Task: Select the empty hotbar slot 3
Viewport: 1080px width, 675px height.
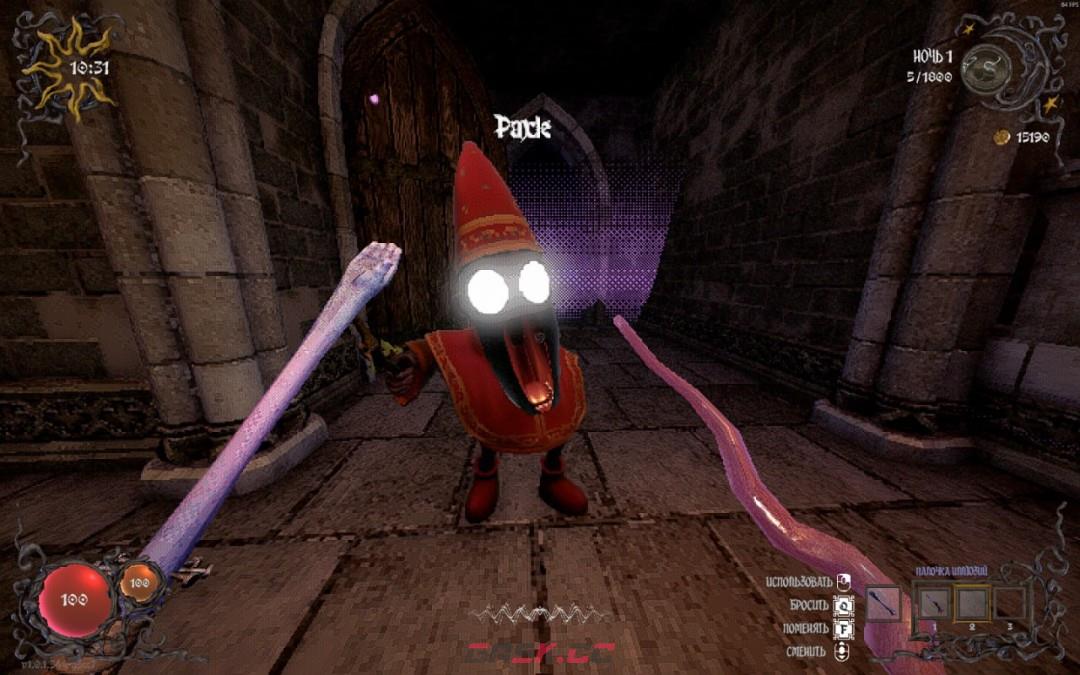Action: tap(1010, 604)
